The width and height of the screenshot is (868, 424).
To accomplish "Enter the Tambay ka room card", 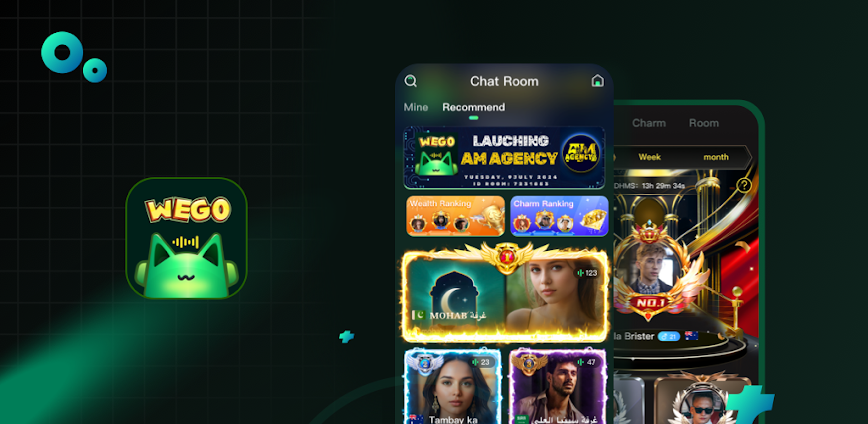I will tap(452, 388).
